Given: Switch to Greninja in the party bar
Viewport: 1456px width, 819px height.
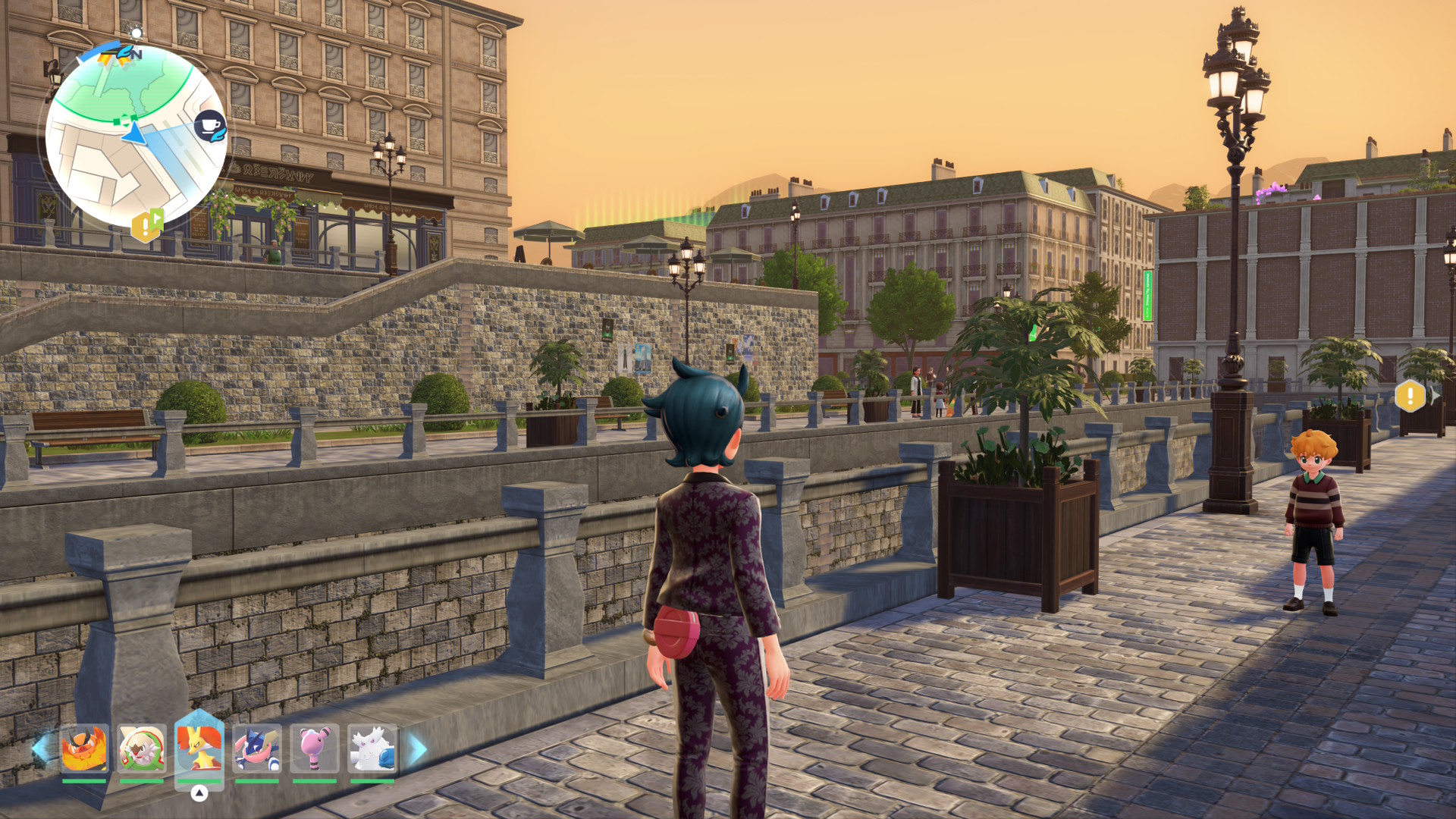Looking at the screenshot, I should [257, 749].
